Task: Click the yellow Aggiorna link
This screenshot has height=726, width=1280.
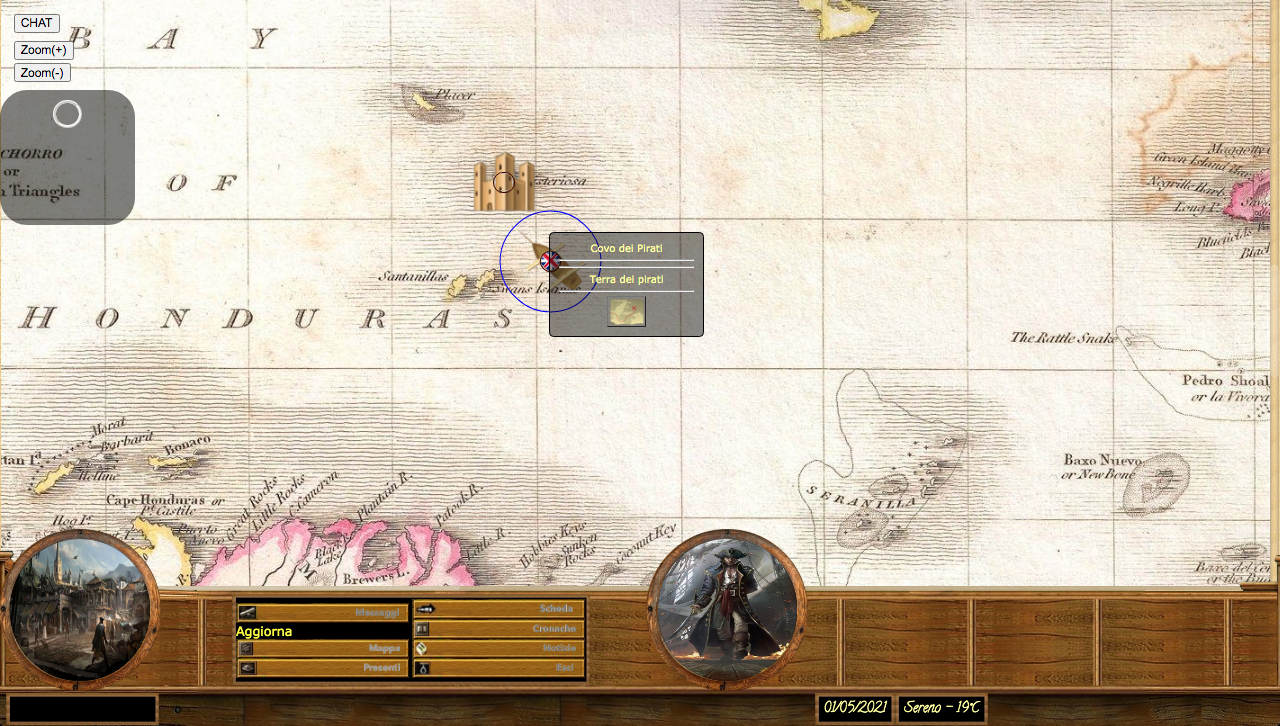Action: 264,632
